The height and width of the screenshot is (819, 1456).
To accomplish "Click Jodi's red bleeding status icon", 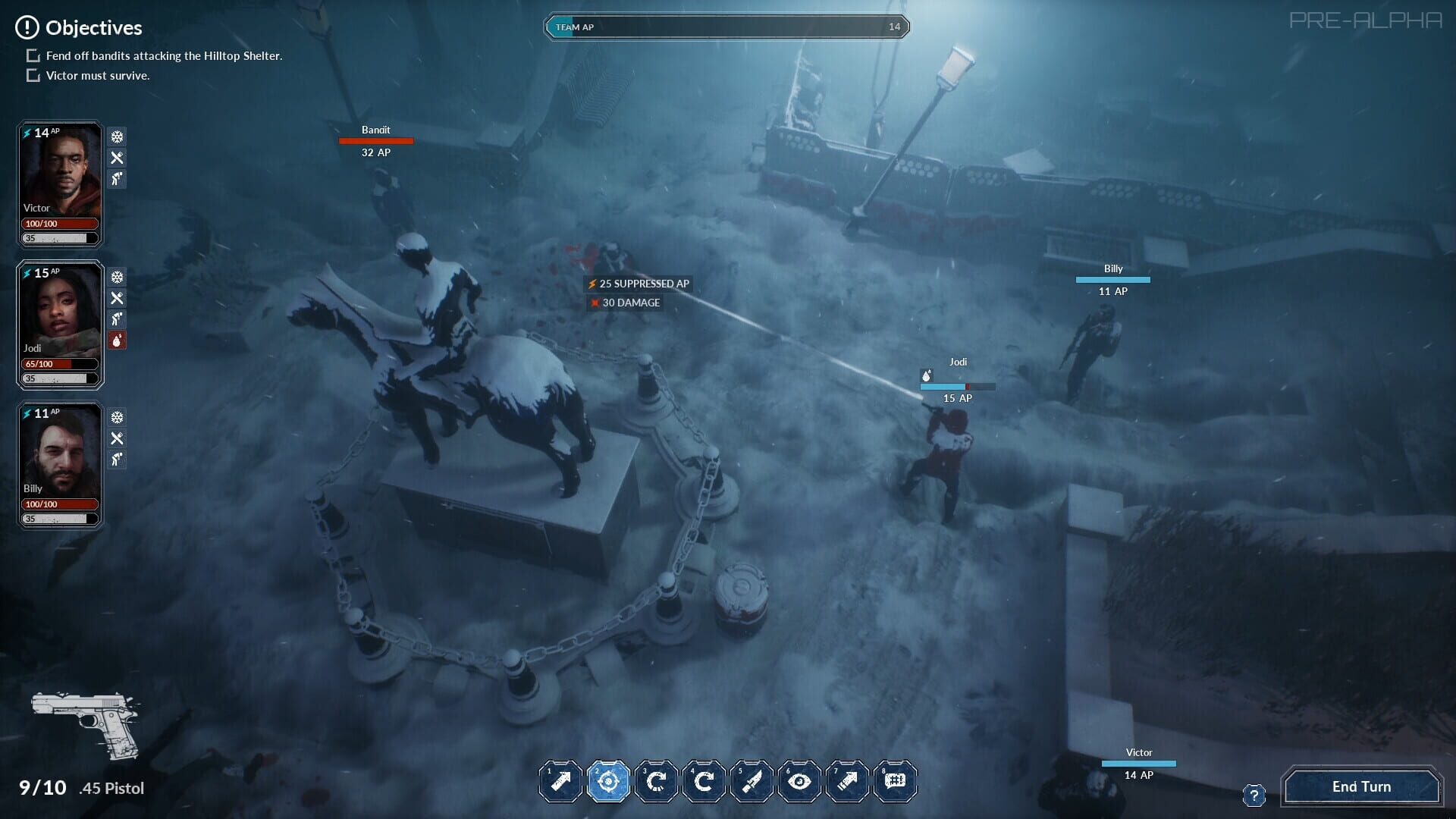I will (116, 340).
